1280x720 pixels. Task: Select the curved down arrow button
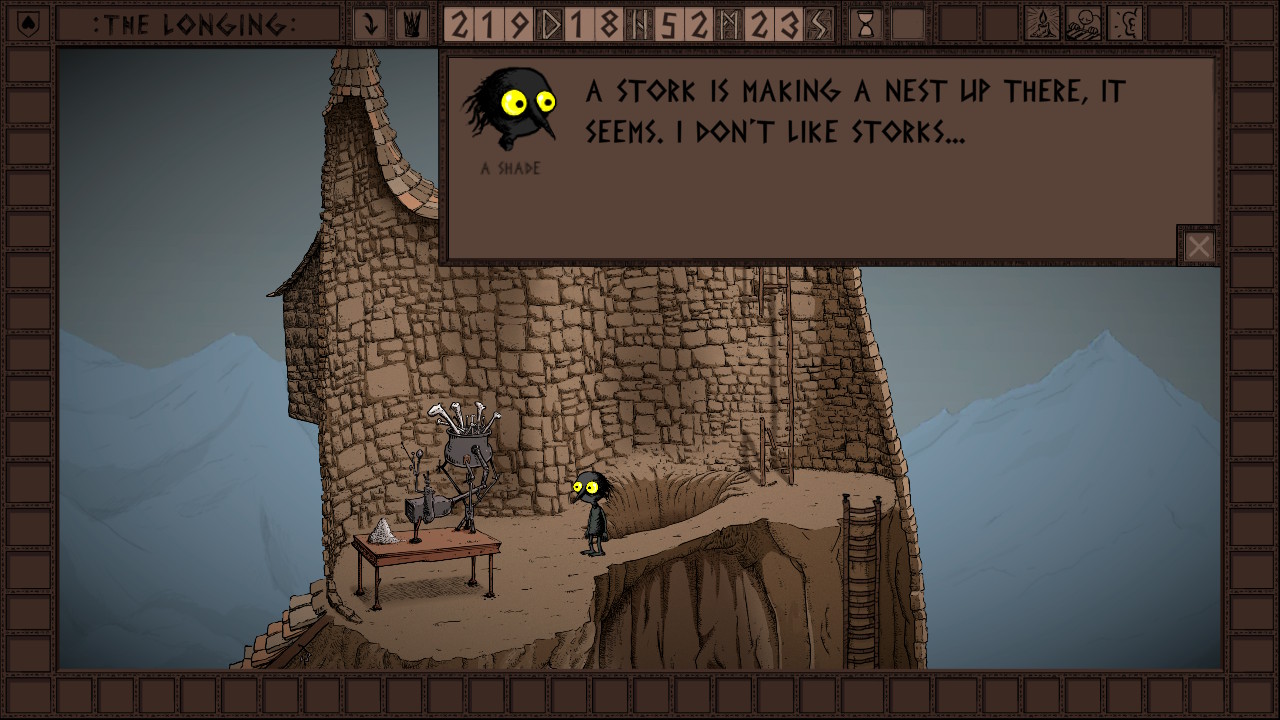click(x=370, y=24)
